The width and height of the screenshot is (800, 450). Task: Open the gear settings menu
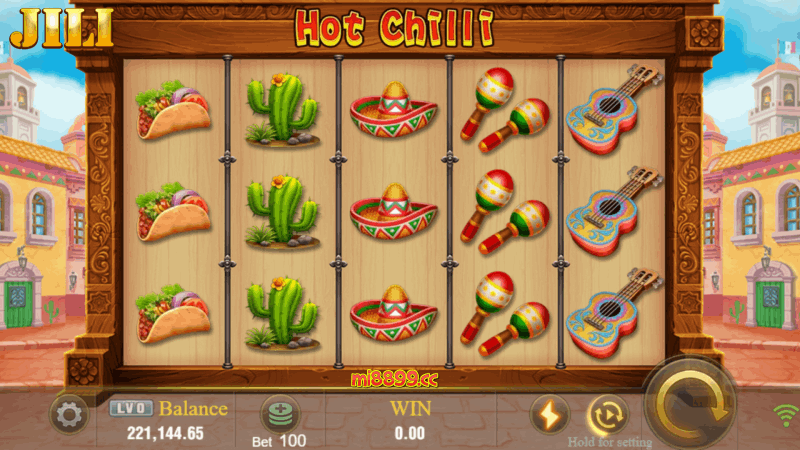pyautogui.click(x=69, y=414)
